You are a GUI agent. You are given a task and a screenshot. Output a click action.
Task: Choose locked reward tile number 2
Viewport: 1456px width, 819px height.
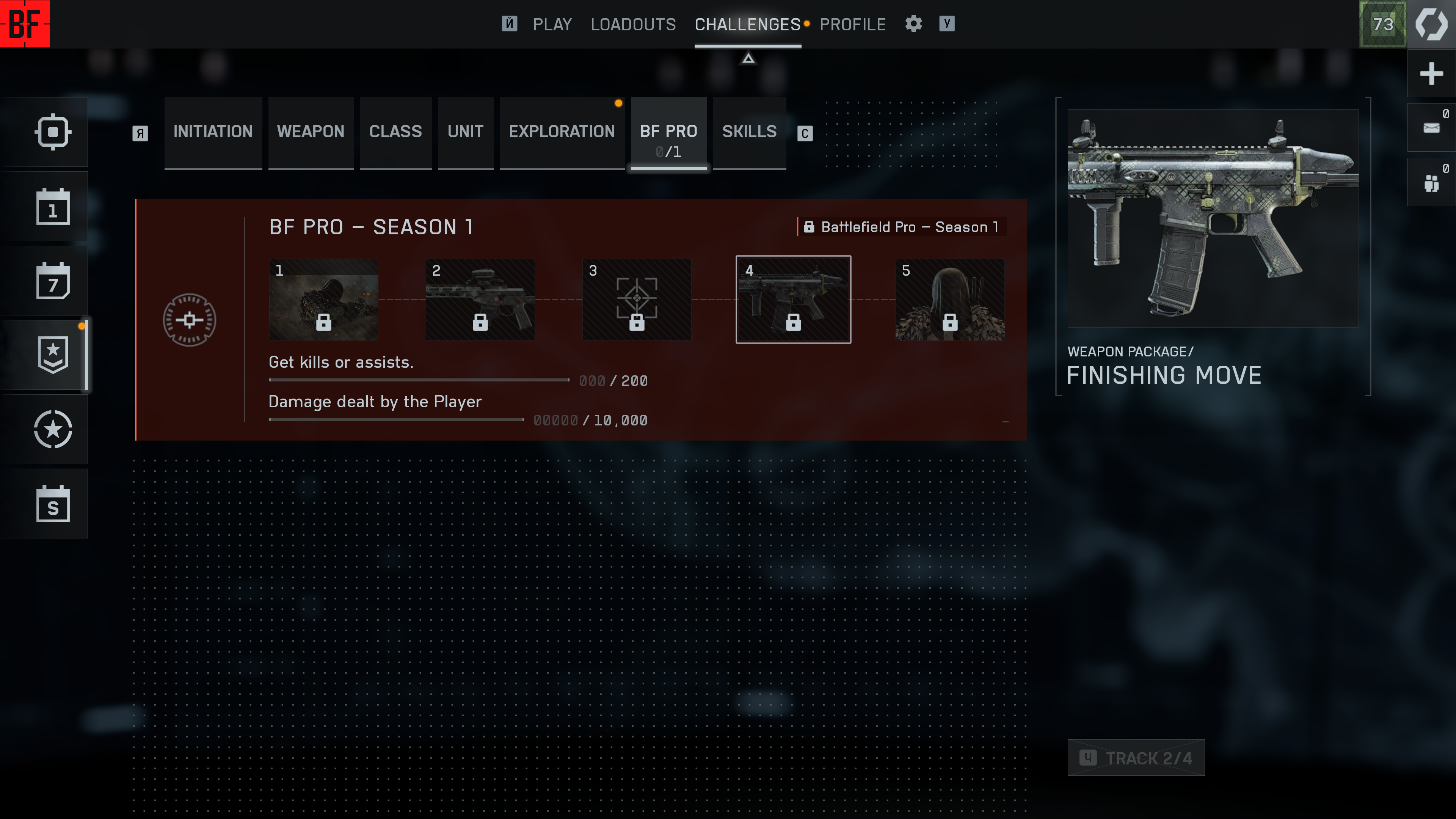[480, 299]
